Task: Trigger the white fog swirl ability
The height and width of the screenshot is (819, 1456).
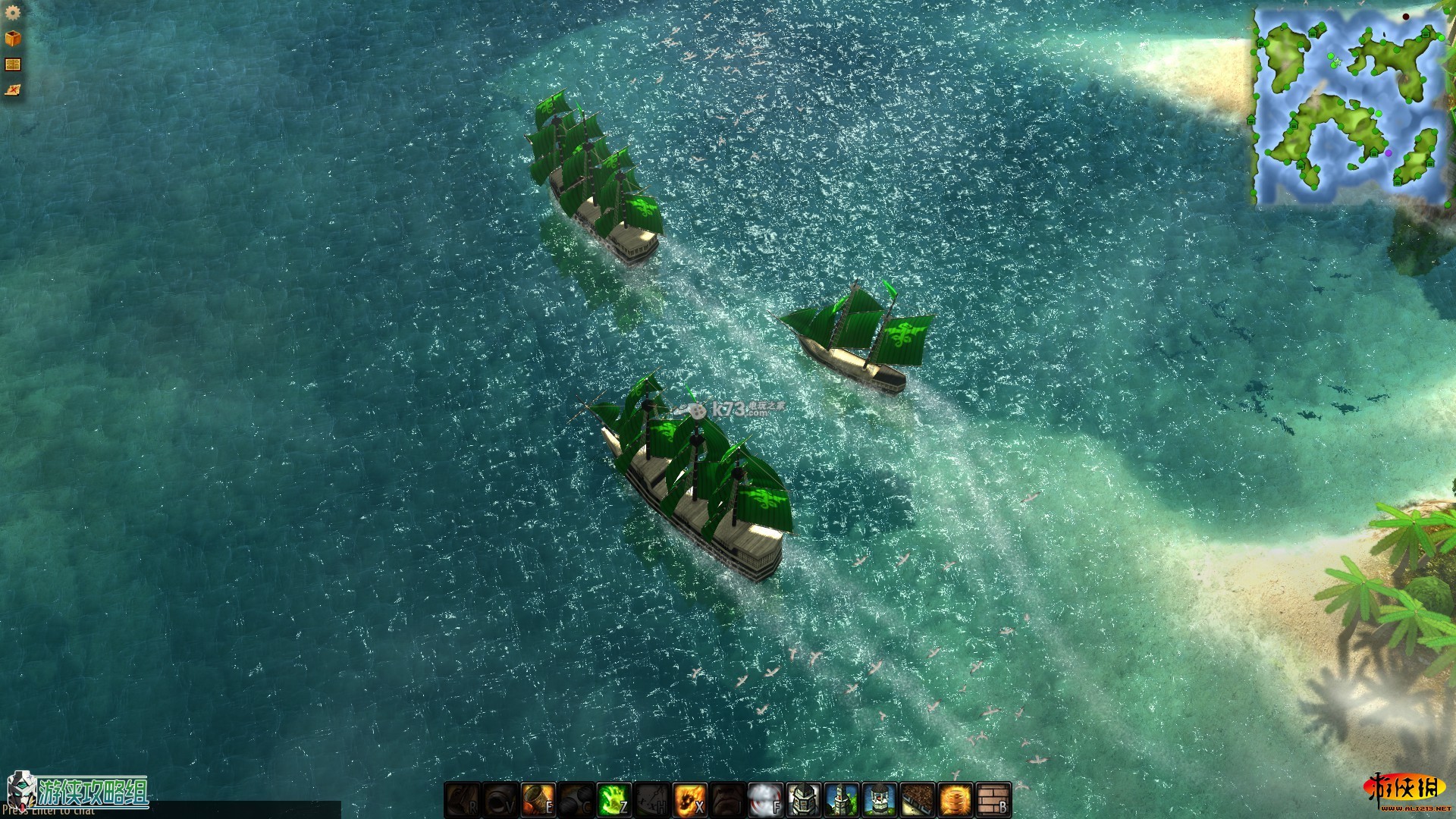Action: 766,799
